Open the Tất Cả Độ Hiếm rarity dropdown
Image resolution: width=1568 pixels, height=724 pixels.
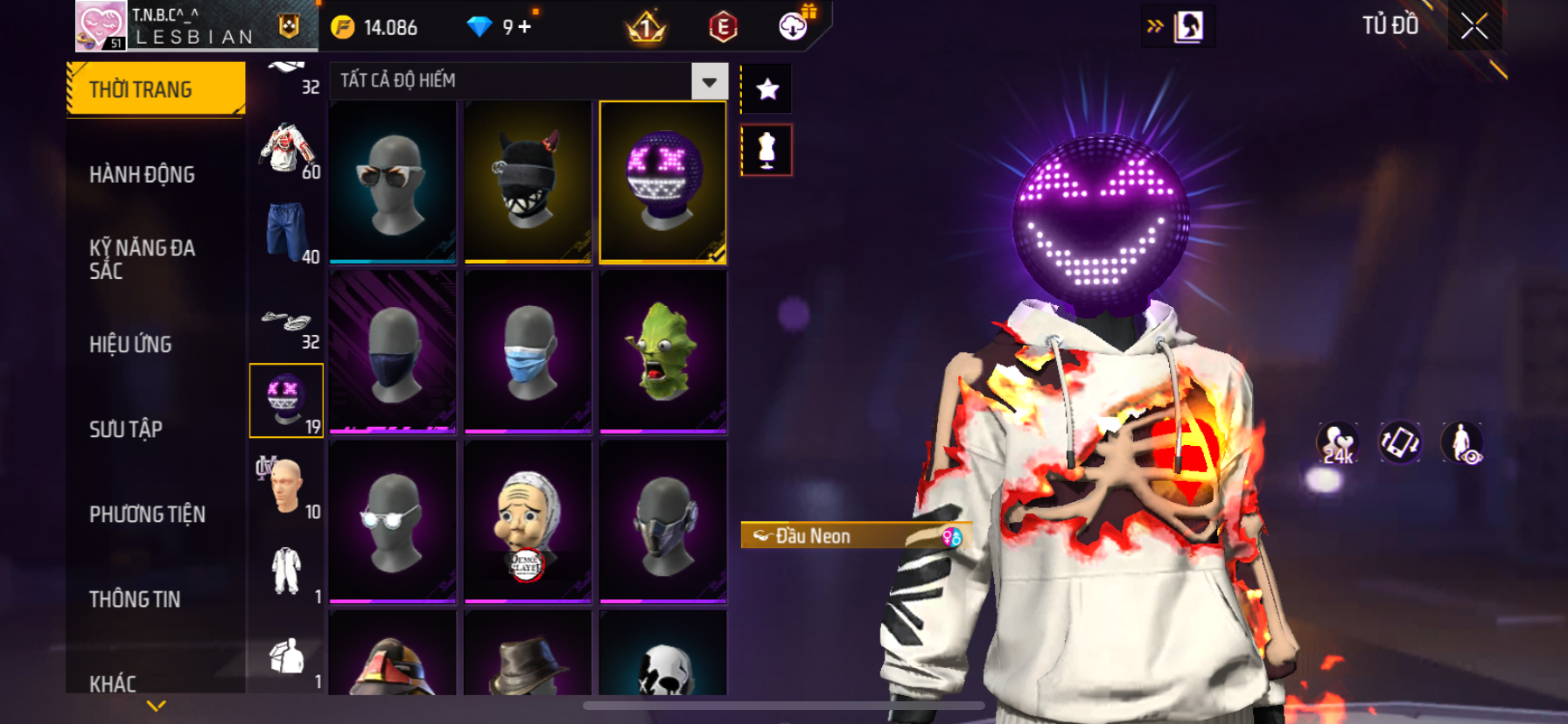click(709, 81)
